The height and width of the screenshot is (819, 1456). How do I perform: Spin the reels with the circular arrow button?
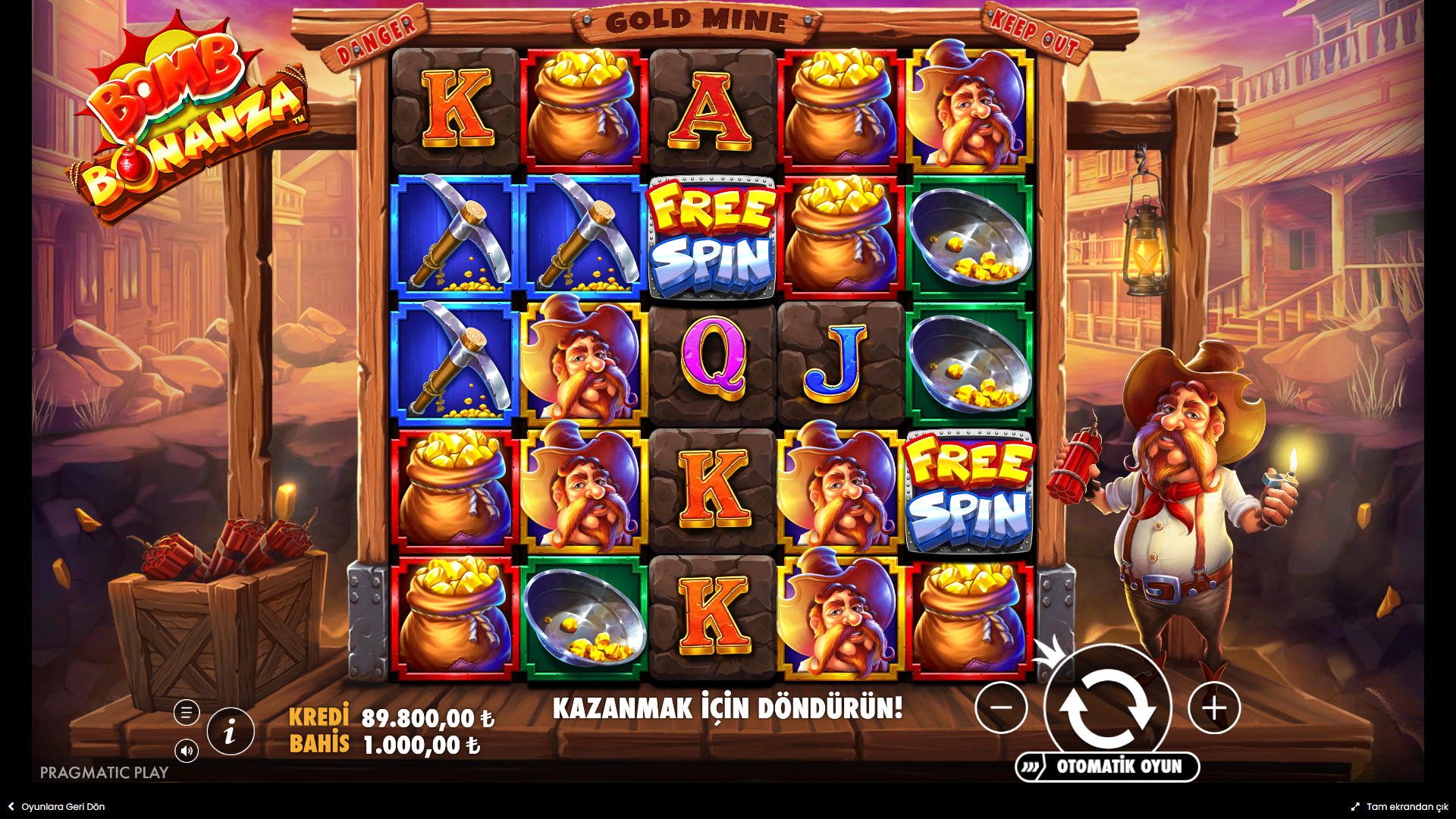tap(1107, 708)
